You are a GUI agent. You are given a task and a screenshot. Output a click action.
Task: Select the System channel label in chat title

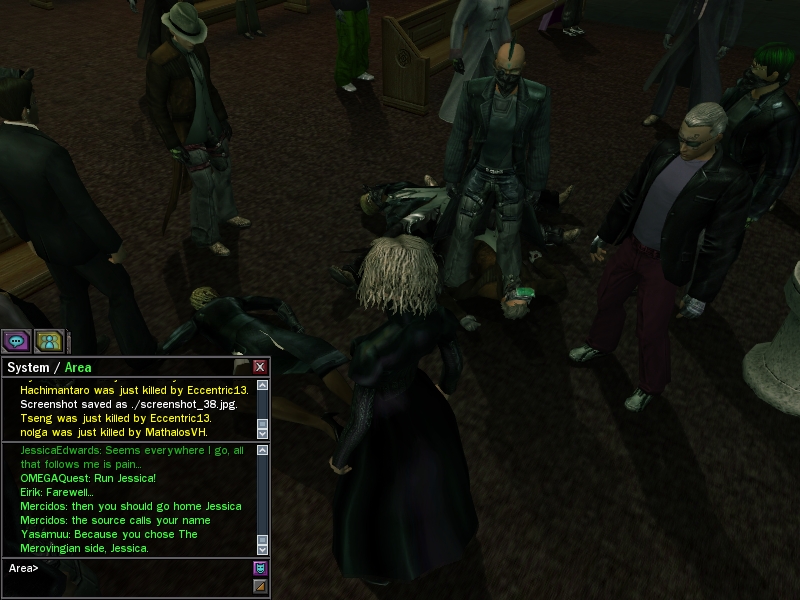[28, 368]
